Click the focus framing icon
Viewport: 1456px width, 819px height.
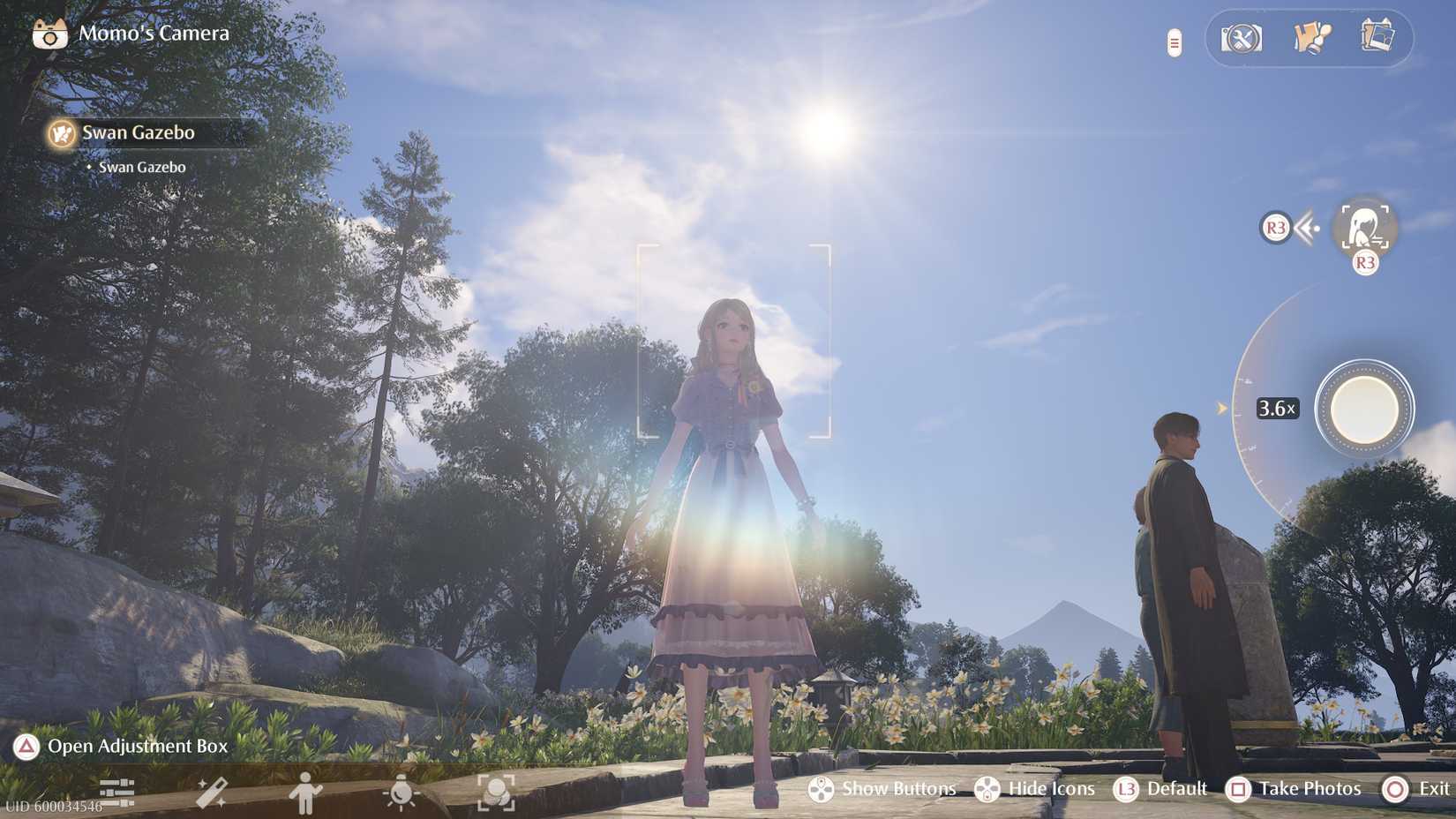pos(498,793)
